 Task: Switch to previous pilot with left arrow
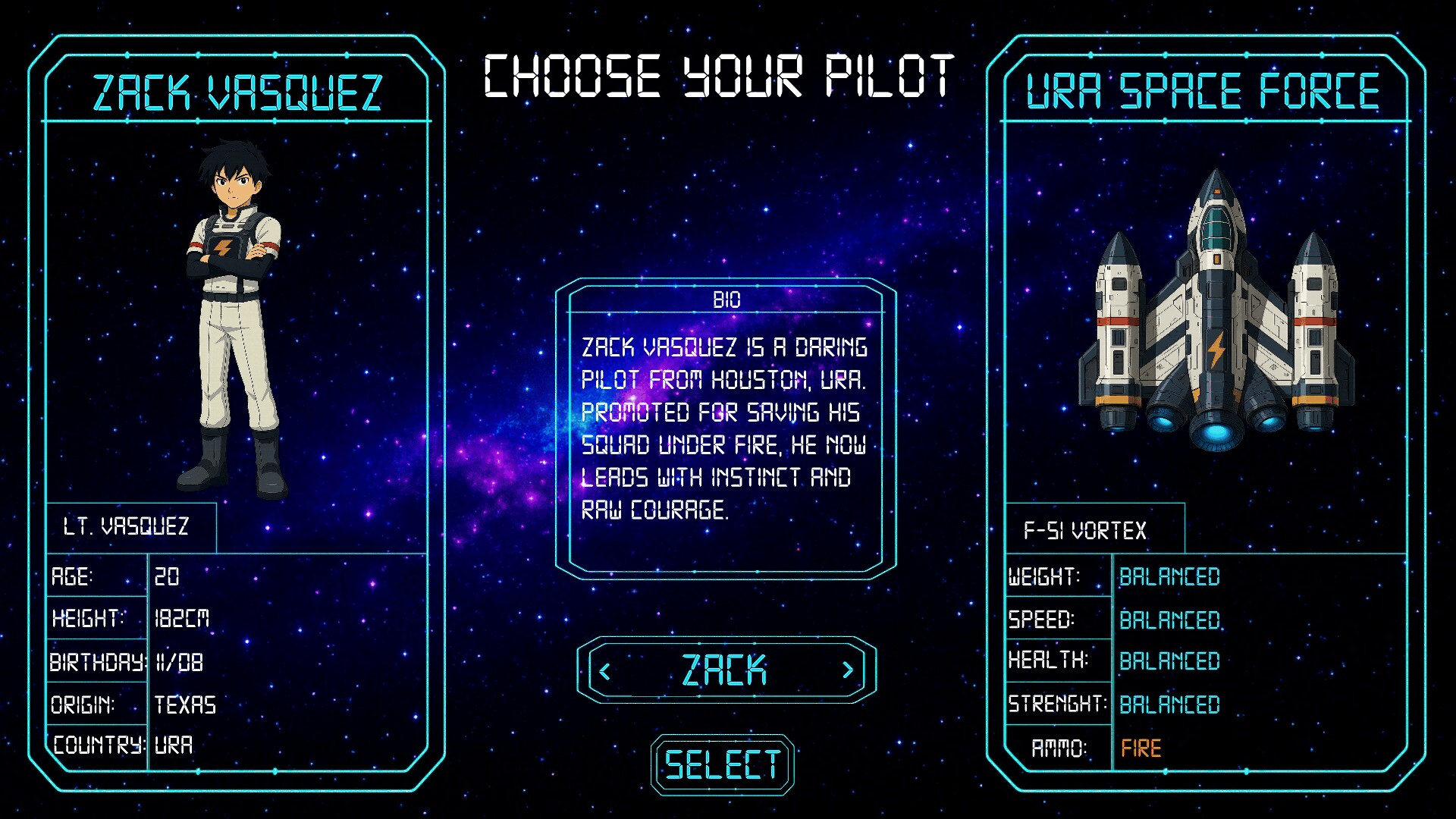(x=605, y=671)
